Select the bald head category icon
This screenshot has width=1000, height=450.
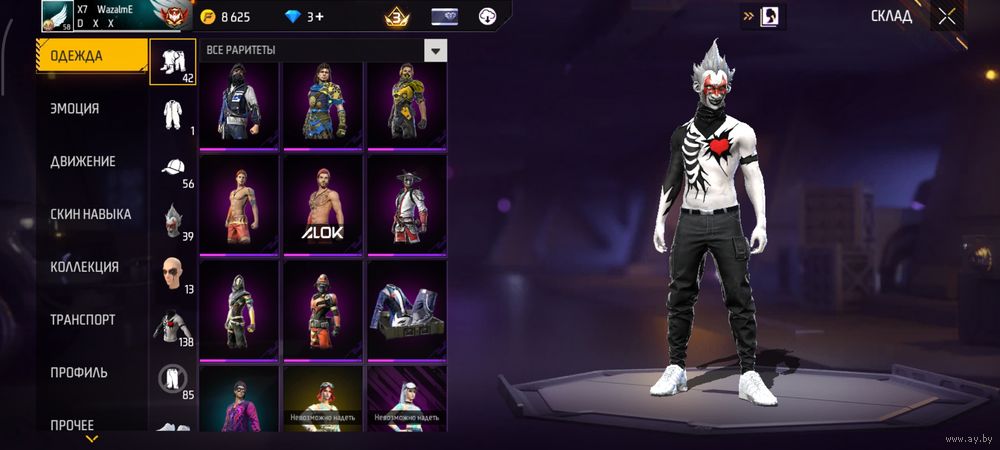point(173,275)
